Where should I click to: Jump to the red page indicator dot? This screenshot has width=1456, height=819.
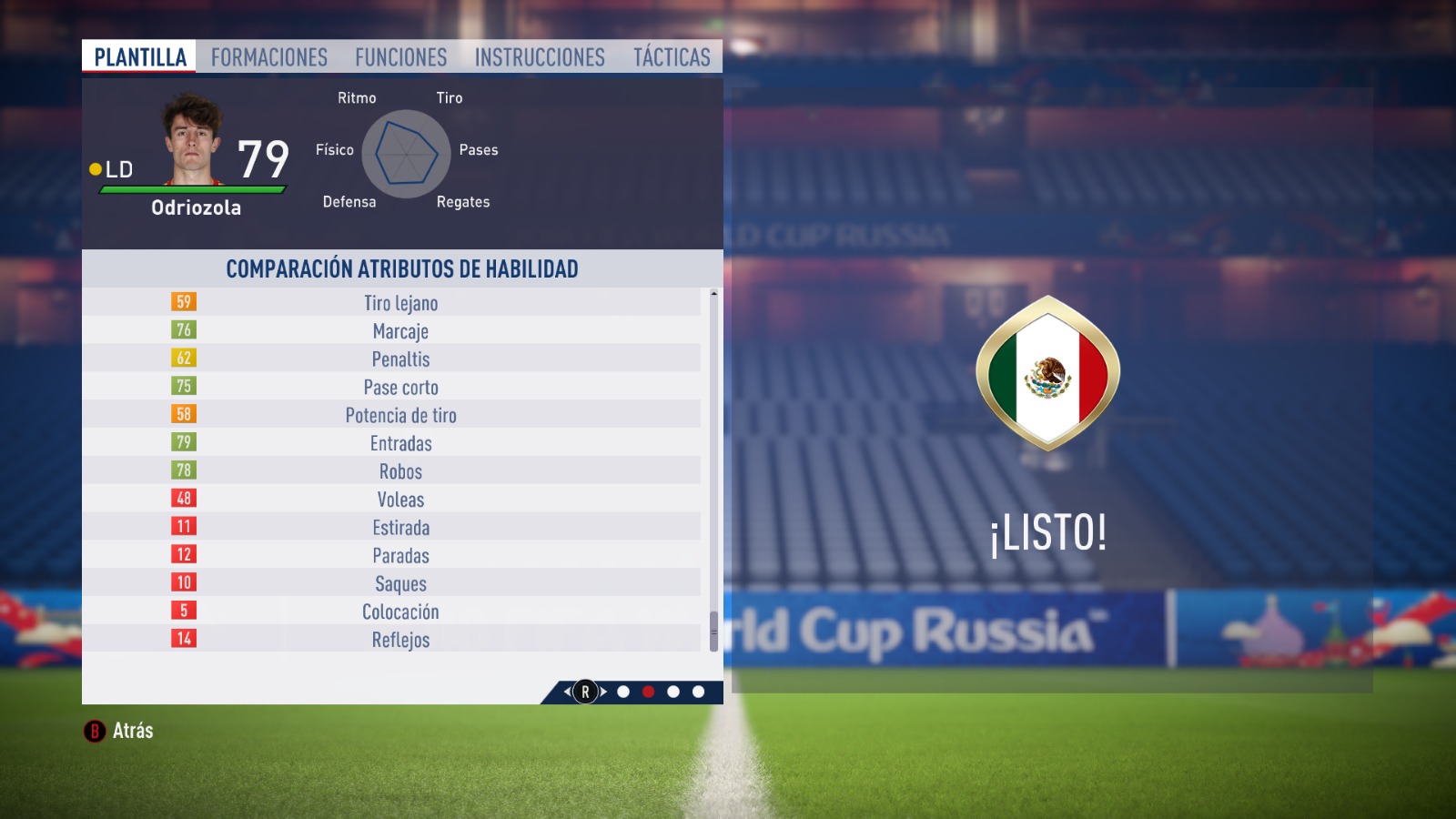(648, 692)
